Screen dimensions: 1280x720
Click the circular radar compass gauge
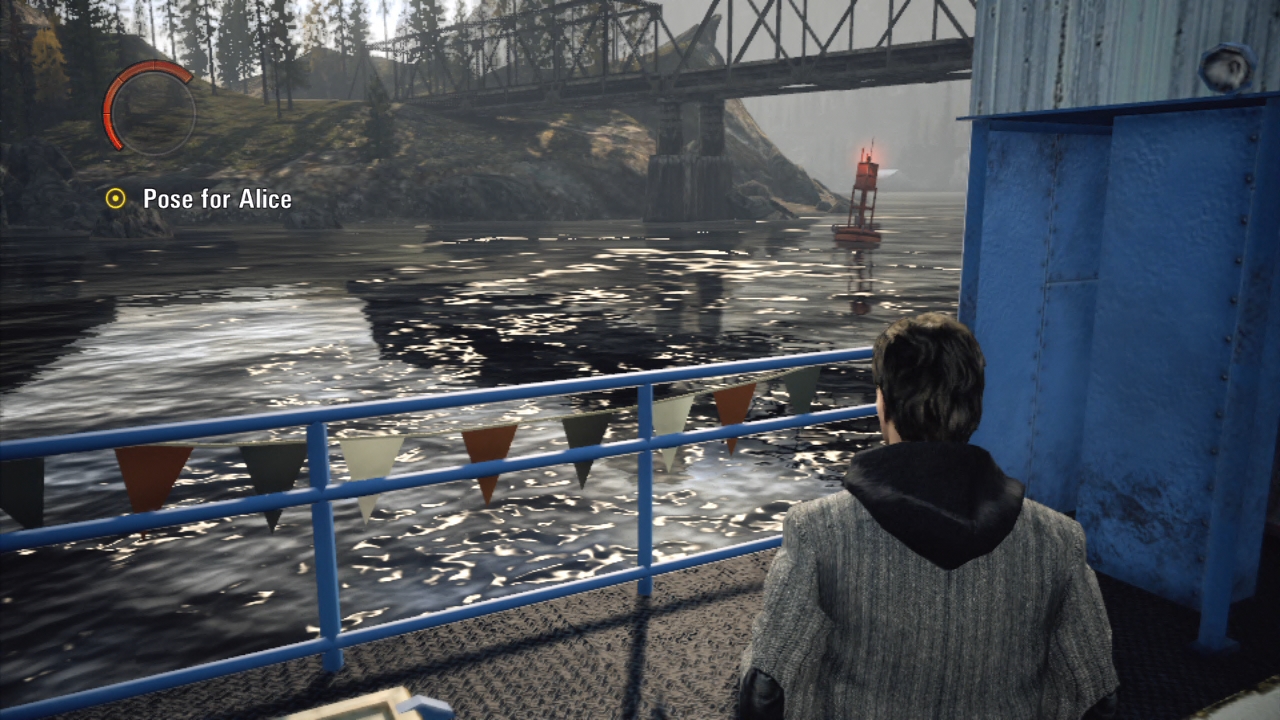[149, 108]
